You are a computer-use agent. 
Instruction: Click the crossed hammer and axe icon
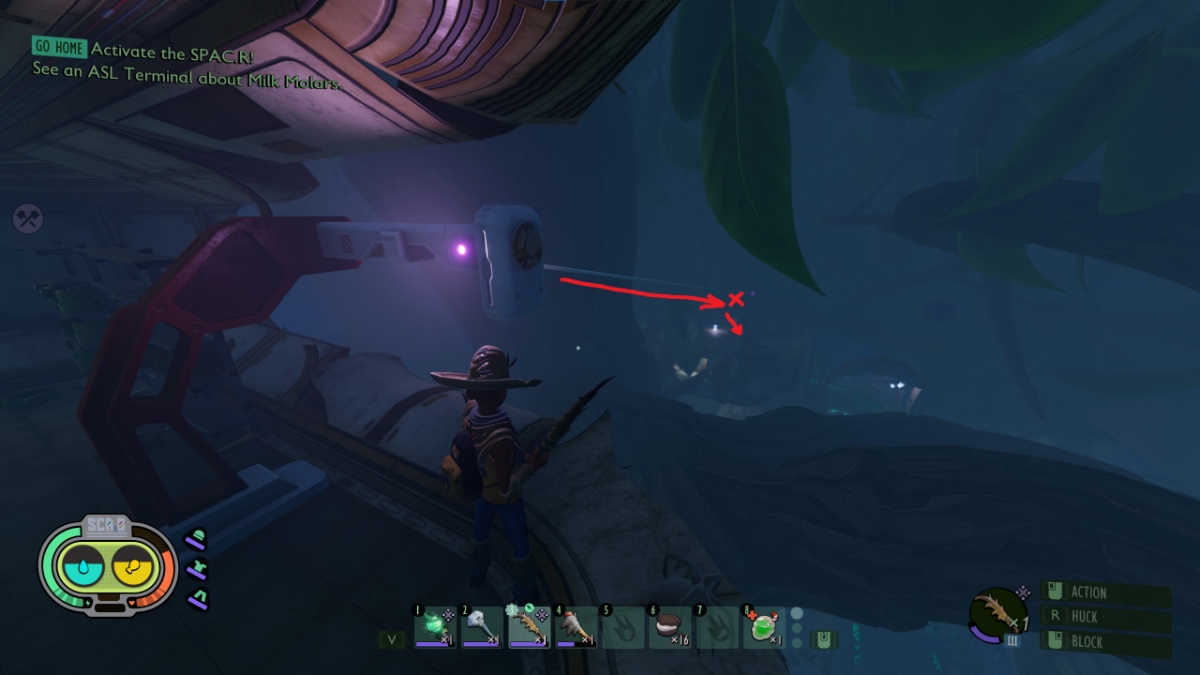coord(27,218)
